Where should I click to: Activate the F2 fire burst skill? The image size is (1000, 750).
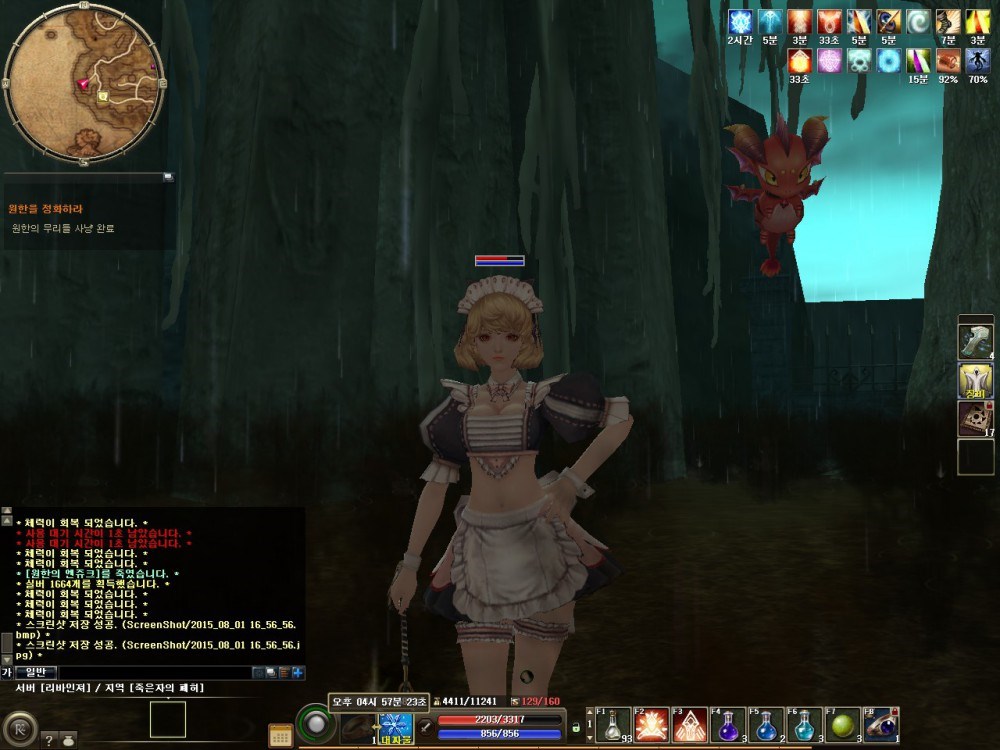coord(652,726)
